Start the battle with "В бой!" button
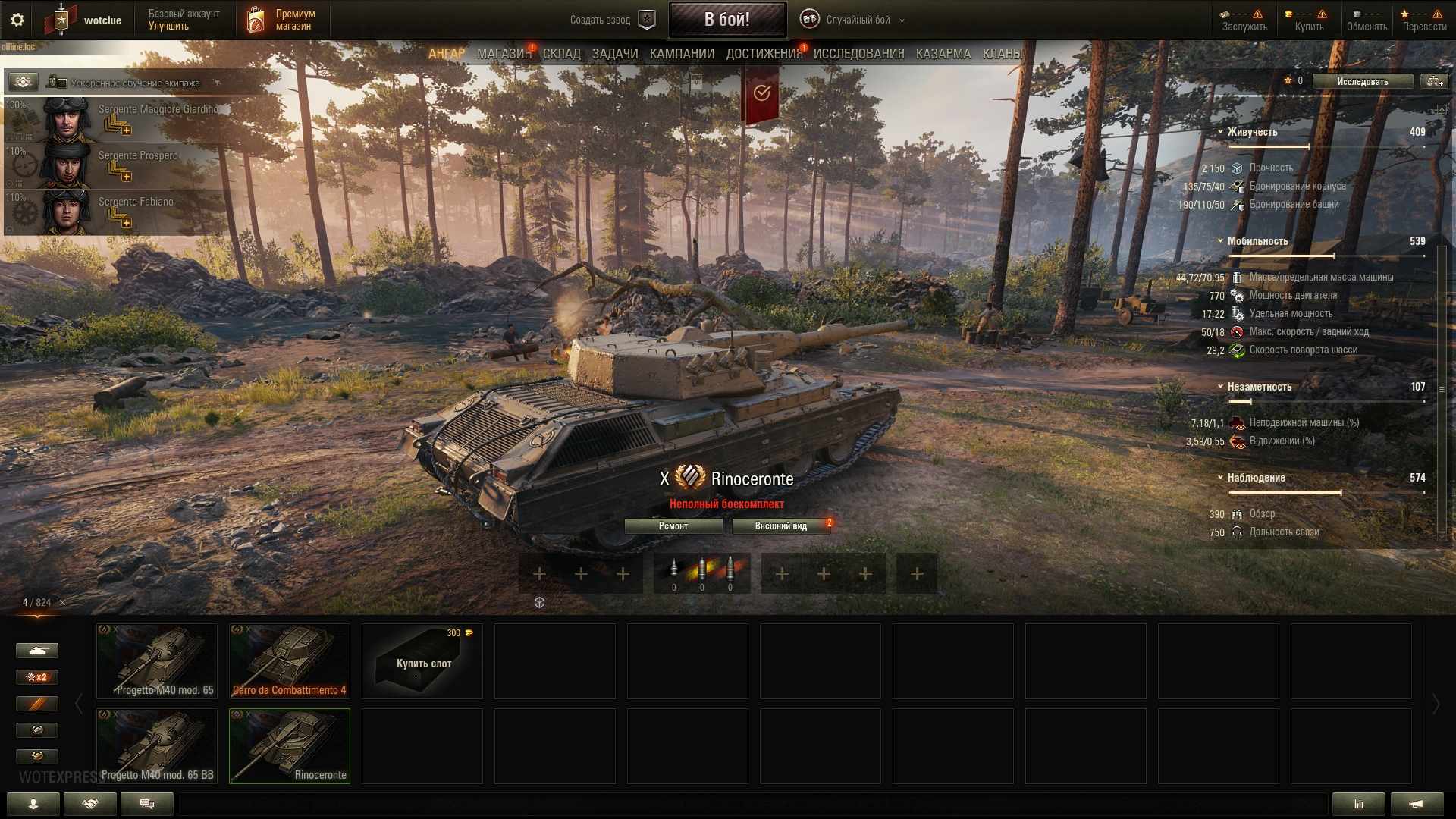The image size is (1456, 819). coord(726,20)
